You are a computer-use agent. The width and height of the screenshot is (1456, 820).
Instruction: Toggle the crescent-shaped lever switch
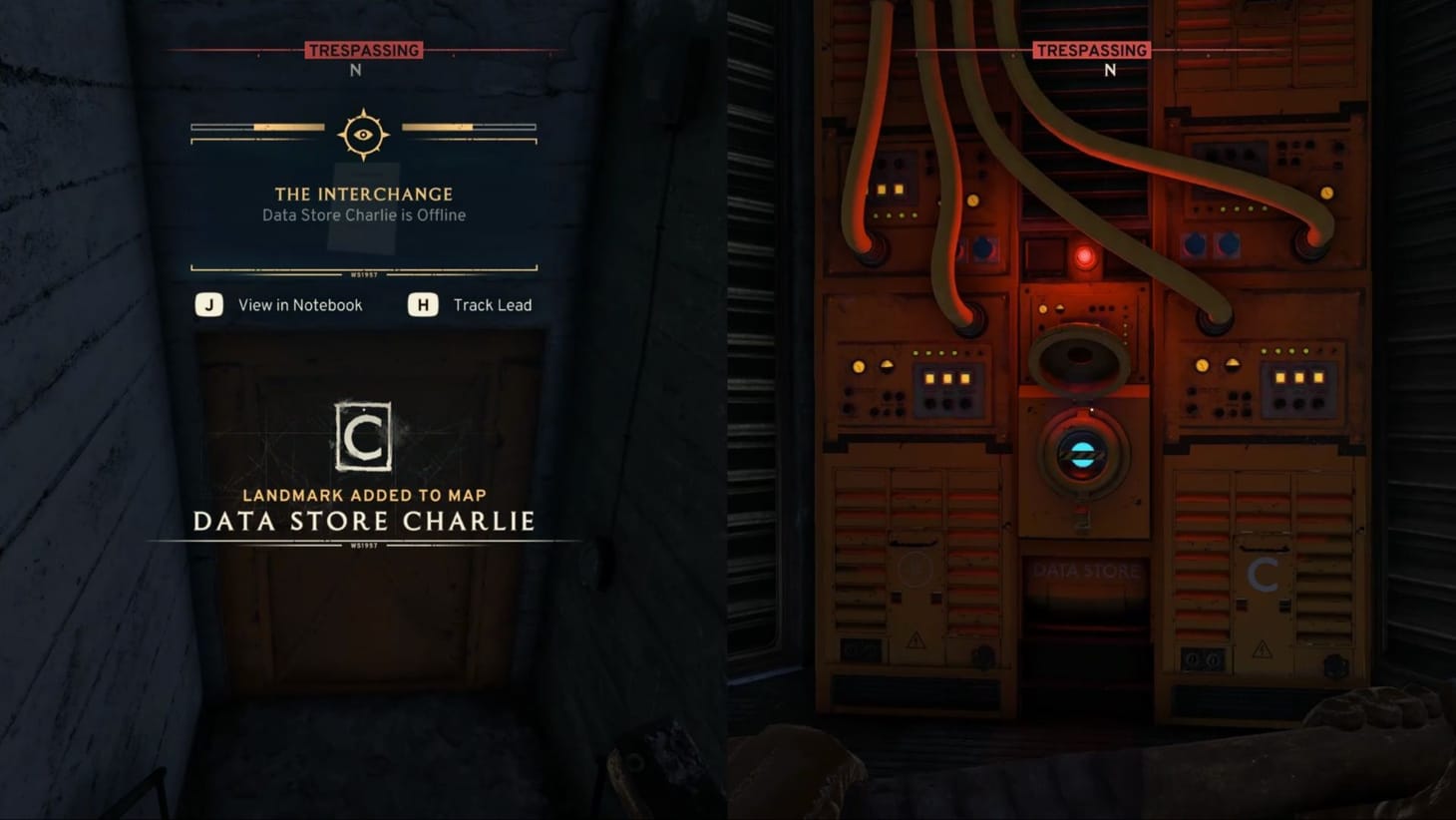pyautogui.click(x=886, y=364)
